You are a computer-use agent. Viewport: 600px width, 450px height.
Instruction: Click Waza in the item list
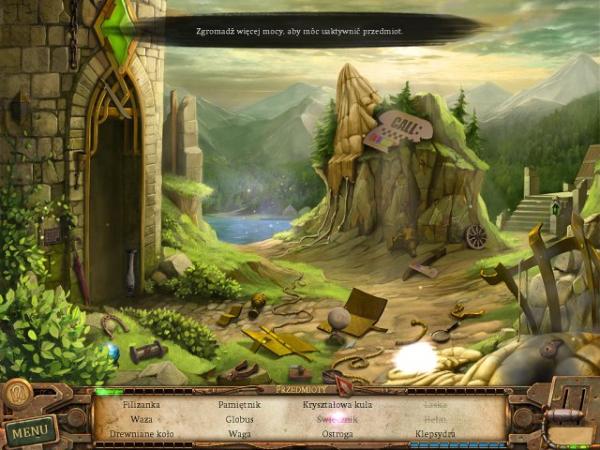(x=141, y=419)
